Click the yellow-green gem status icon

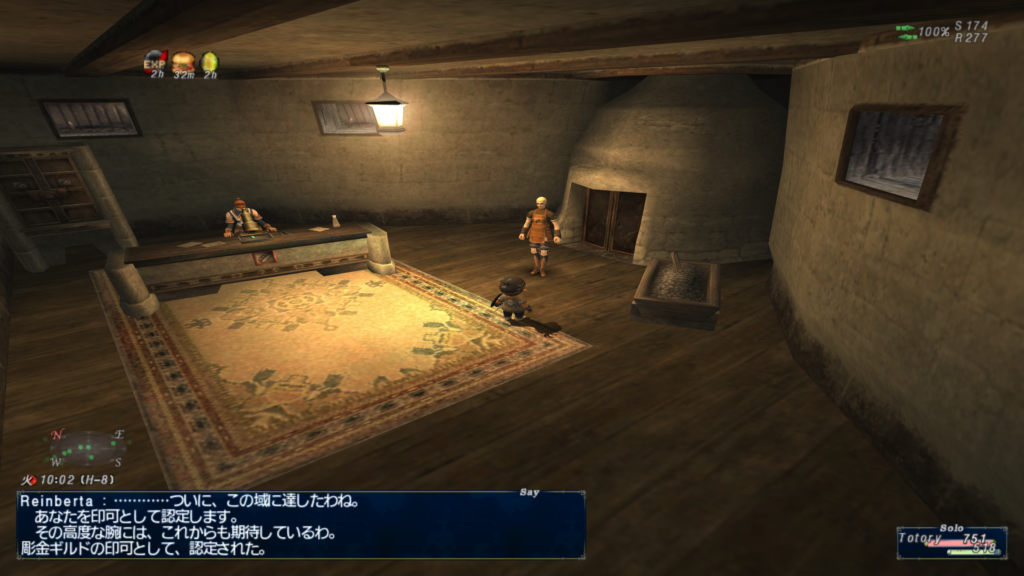pyautogui.click(x=210, y=62)
